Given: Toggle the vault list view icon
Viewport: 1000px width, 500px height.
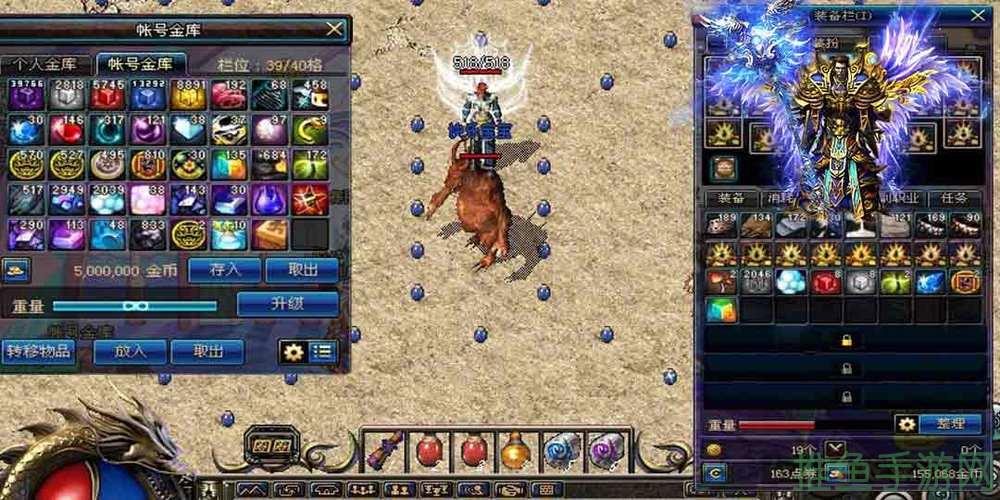Looking at the screenshot, I should [x=323, y=352].
